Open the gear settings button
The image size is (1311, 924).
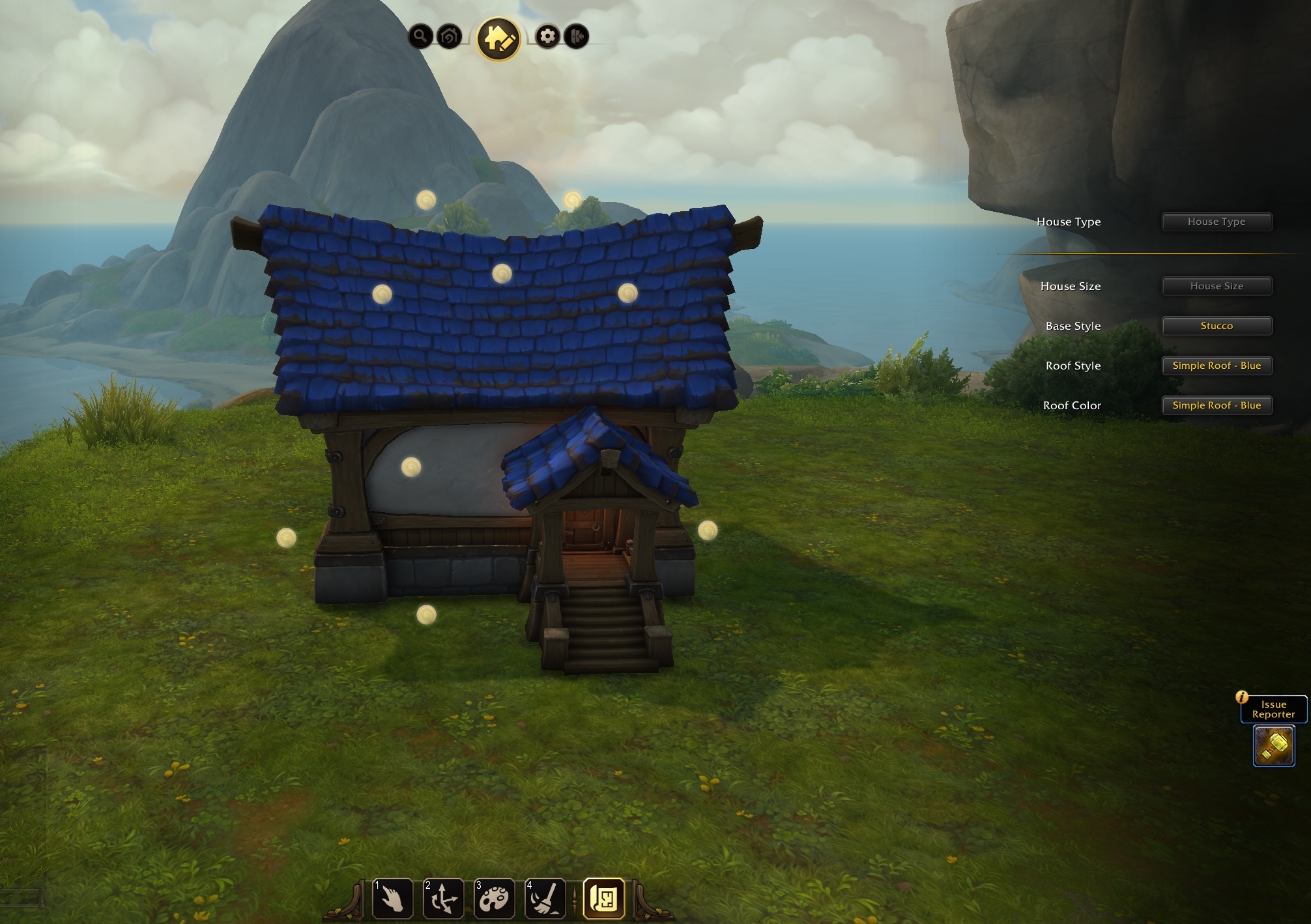click(548, 36)
